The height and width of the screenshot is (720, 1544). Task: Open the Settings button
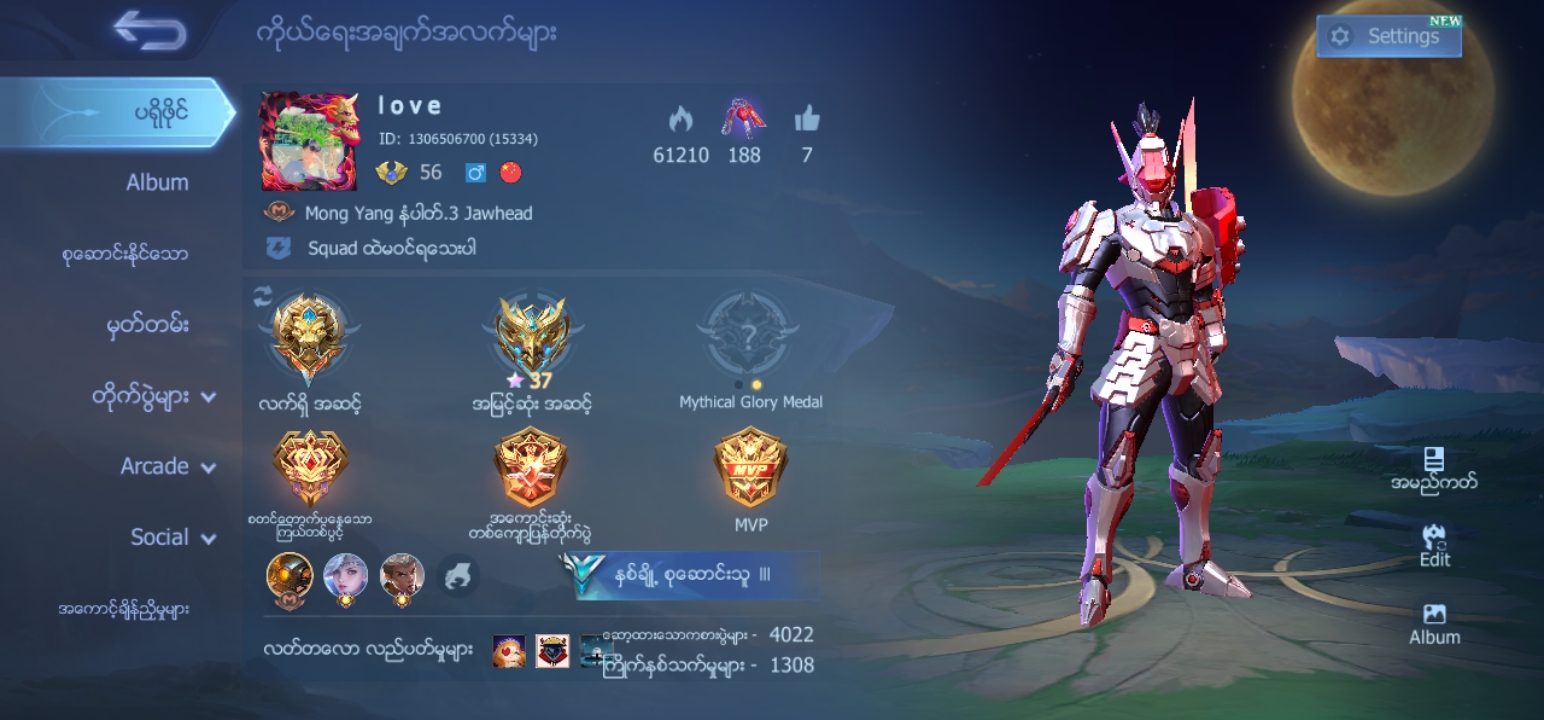pyautogui.click(x=1388, y=37)
